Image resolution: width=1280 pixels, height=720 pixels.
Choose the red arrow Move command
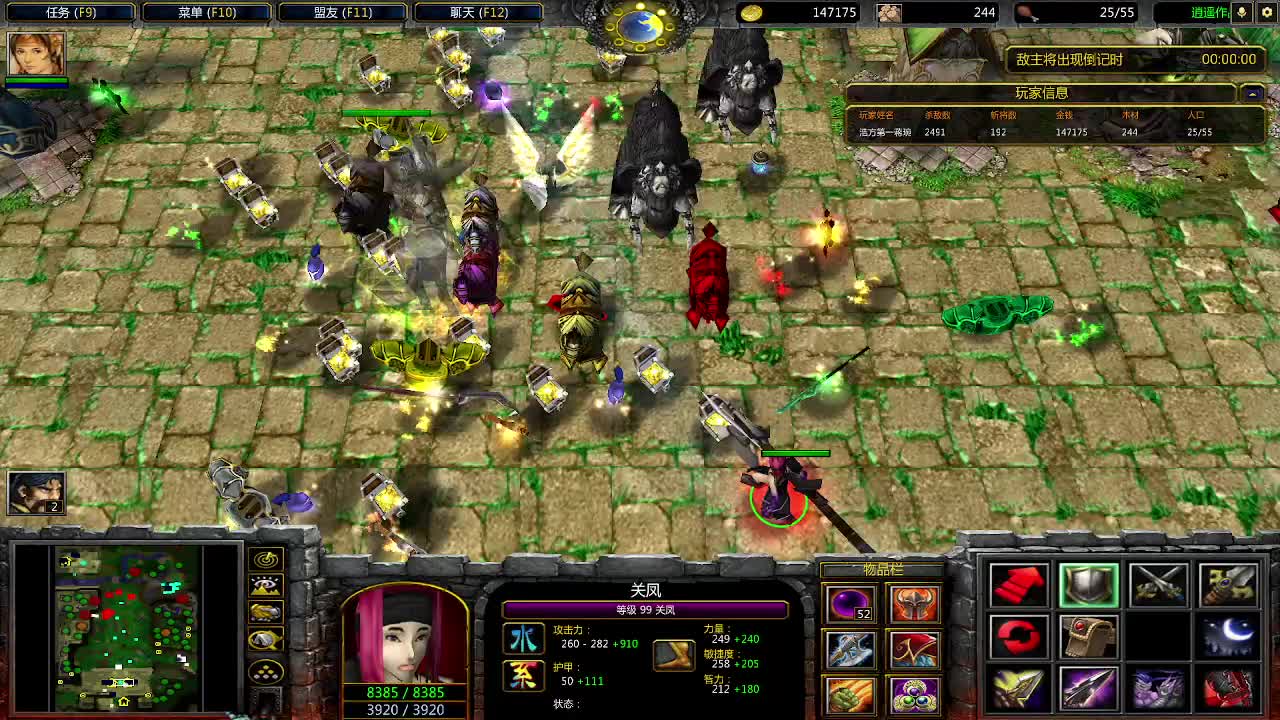[1019, 585]
